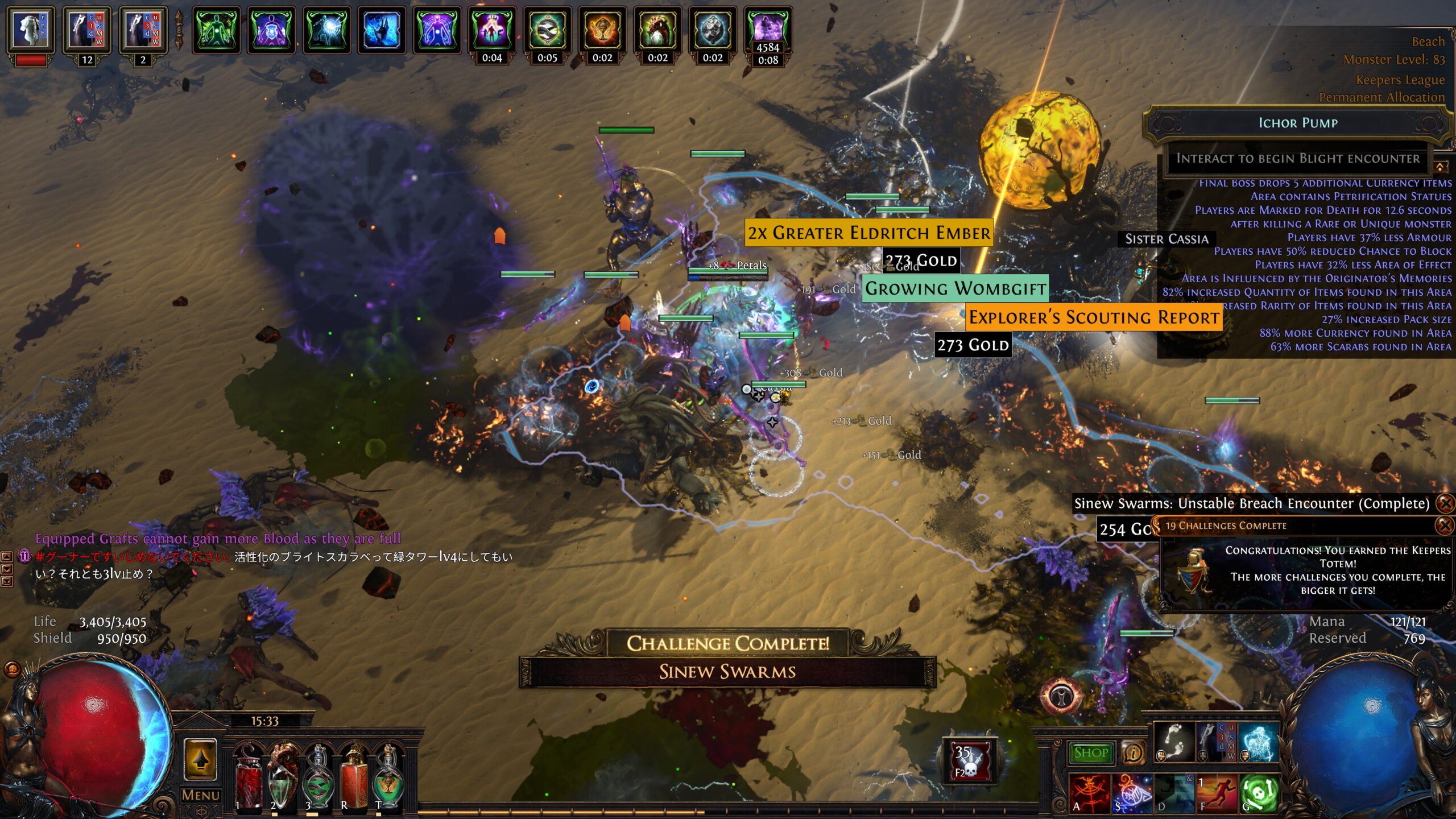Pick up the Explorer's Scouting Report label
Image resolution: width=1456 pixels, height=819 pixels.
pyautogui.click(x=1093, y=317)
